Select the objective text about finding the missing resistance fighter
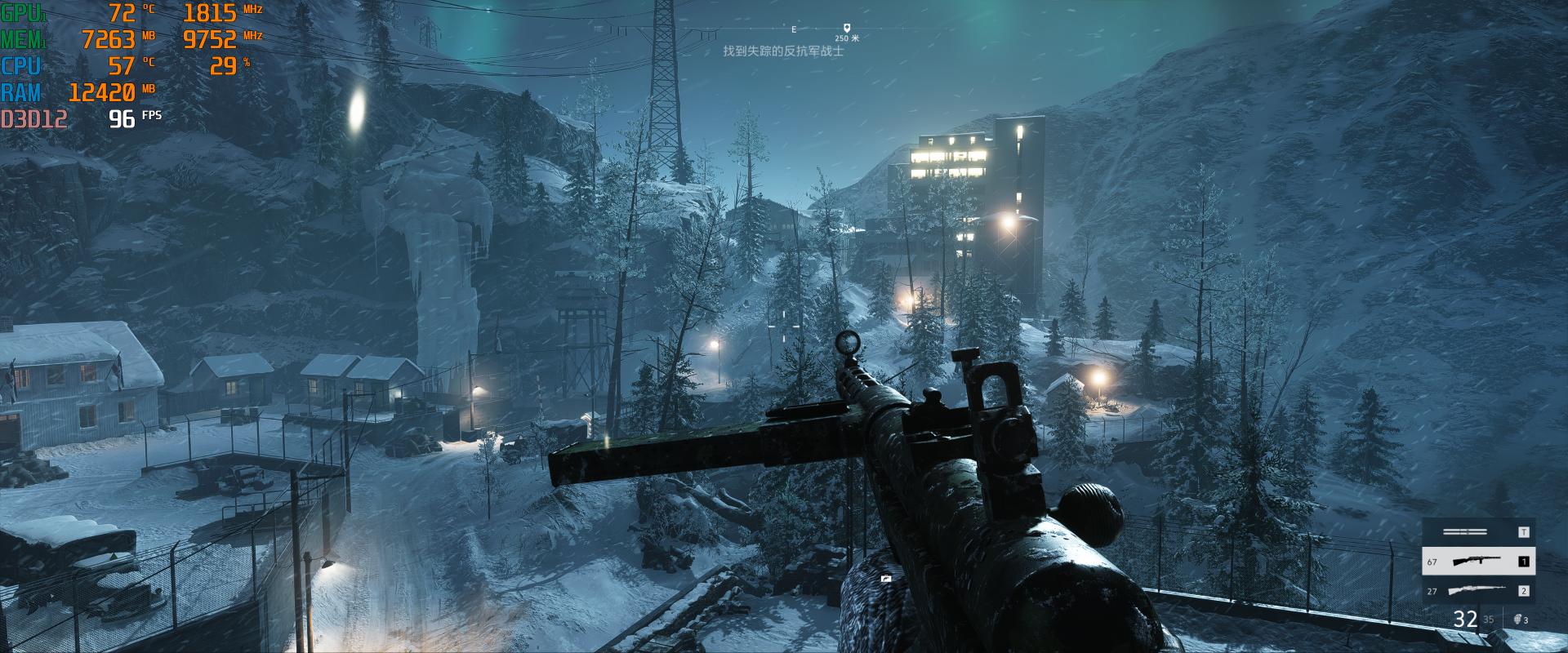Viewport: 1568px width, 653px height. [x=783, y=51]
